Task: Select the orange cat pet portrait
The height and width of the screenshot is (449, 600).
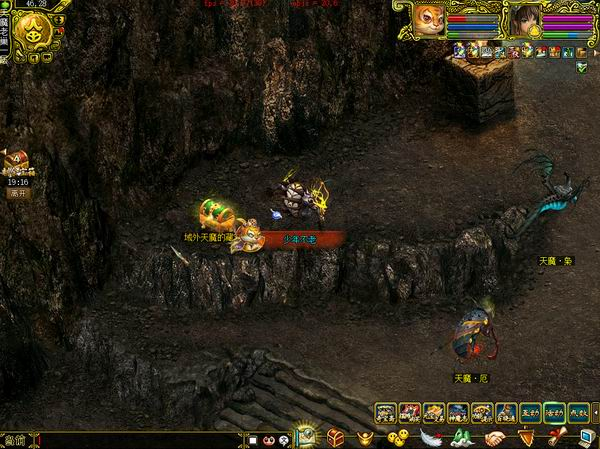Action: coord(429,20)
